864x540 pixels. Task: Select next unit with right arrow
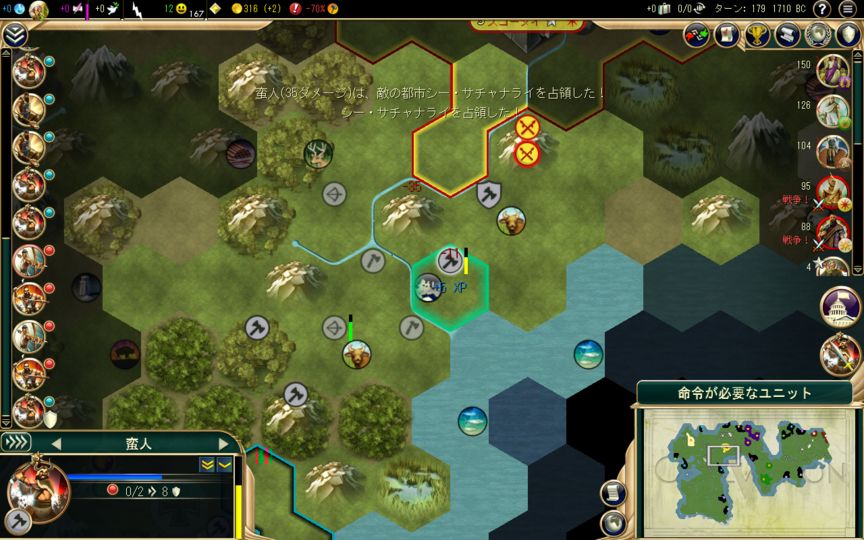(x=223, y=444)
